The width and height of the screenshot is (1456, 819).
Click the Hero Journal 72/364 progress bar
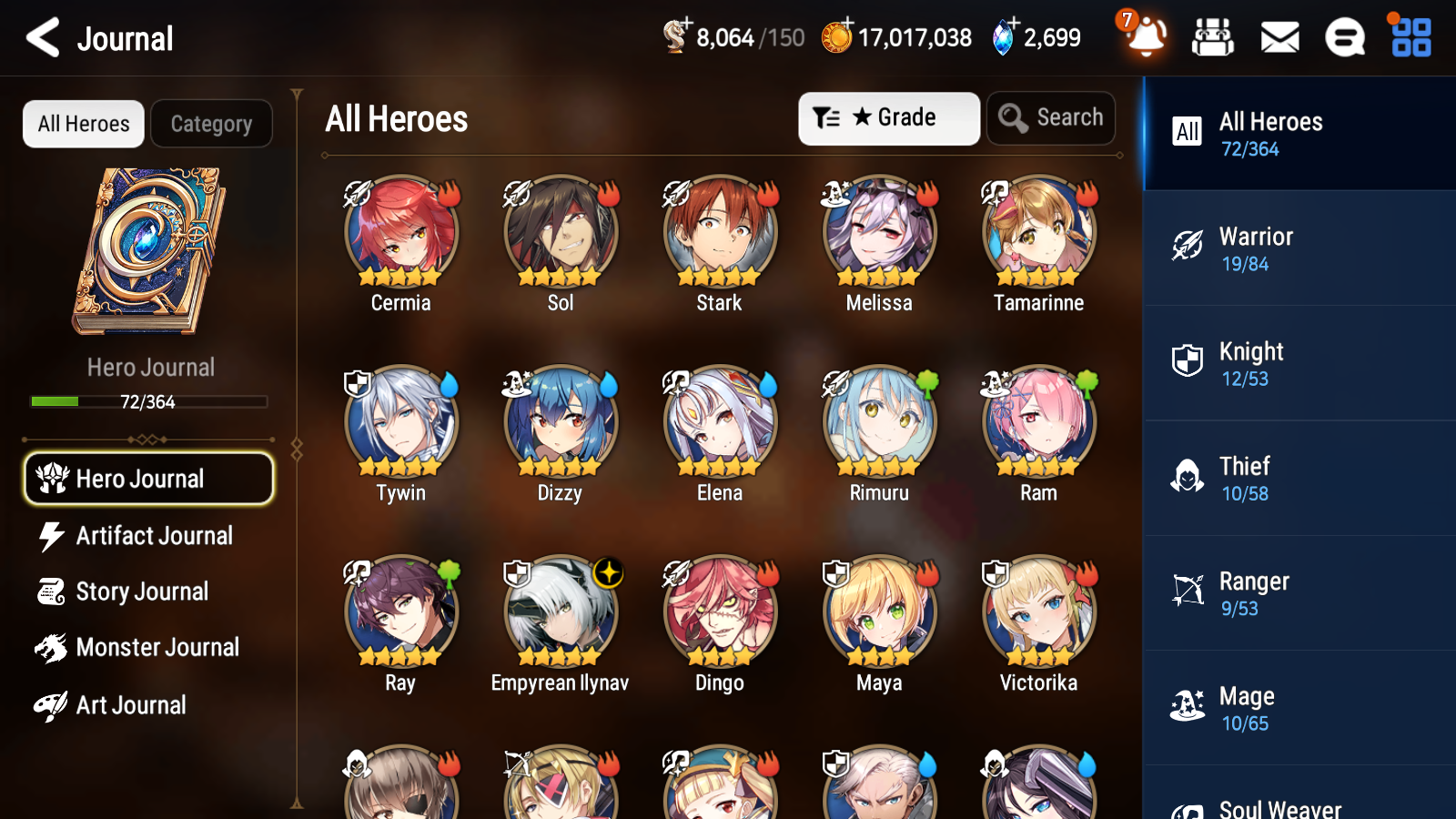[149, 401]
